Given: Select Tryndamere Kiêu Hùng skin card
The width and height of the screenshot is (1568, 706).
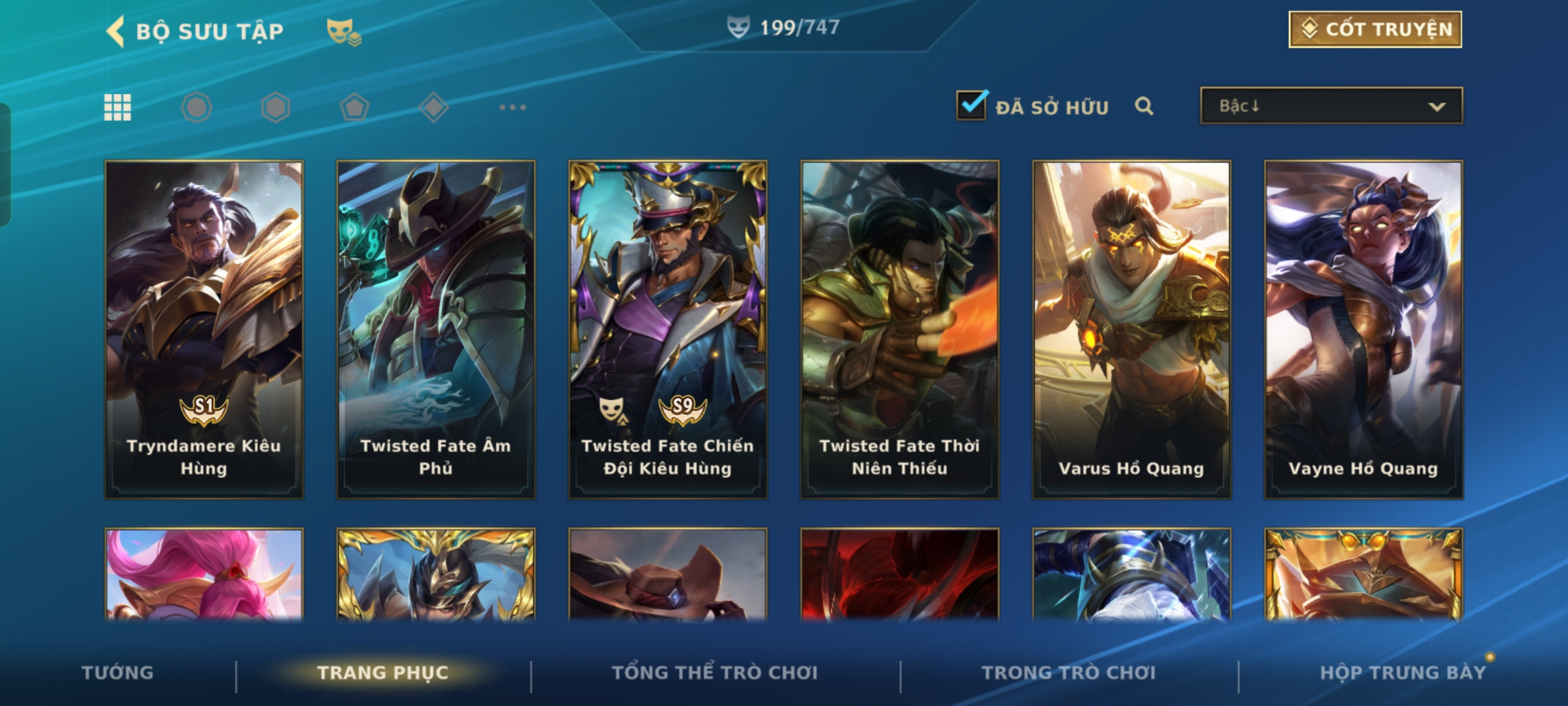Looking at the screenshot, I should 204,329.
